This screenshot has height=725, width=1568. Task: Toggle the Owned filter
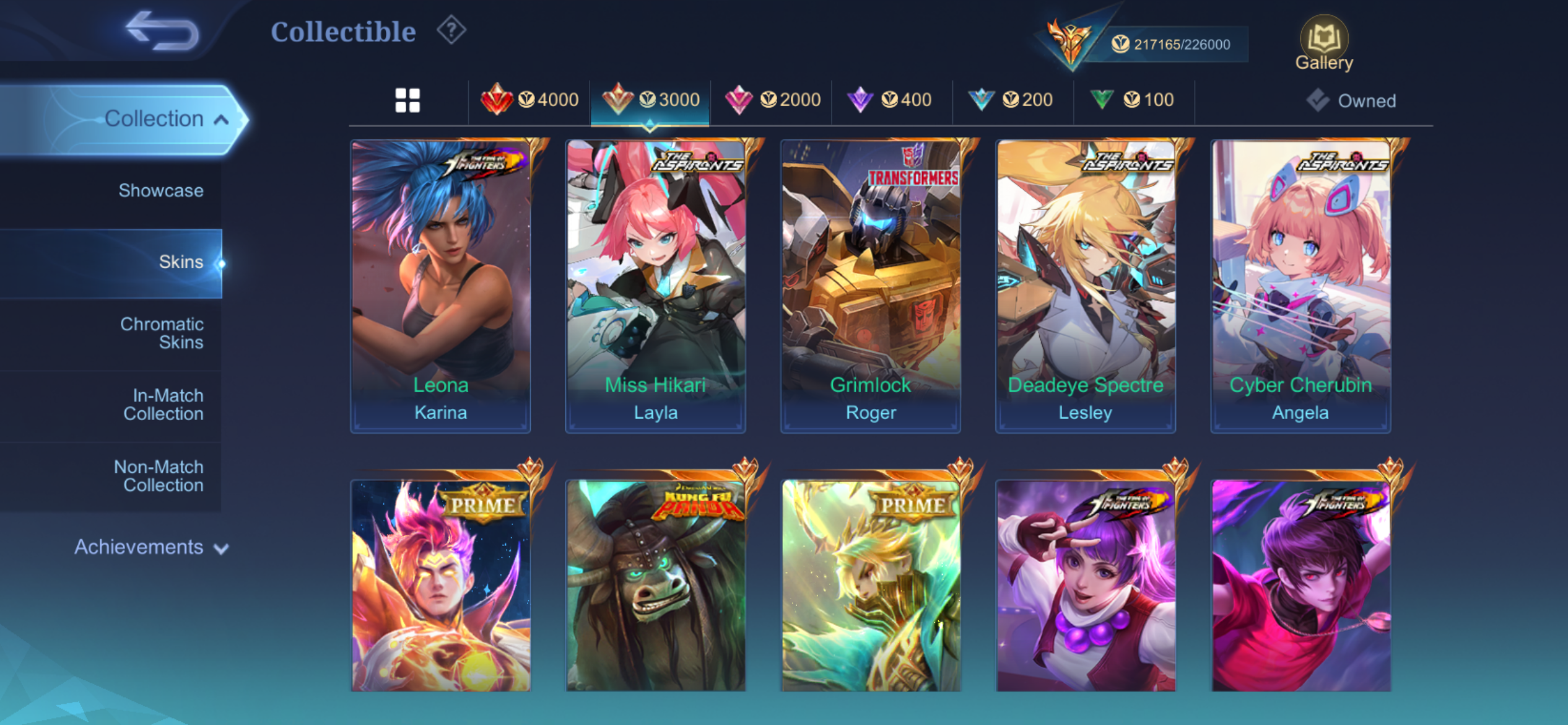(1352, 100)
